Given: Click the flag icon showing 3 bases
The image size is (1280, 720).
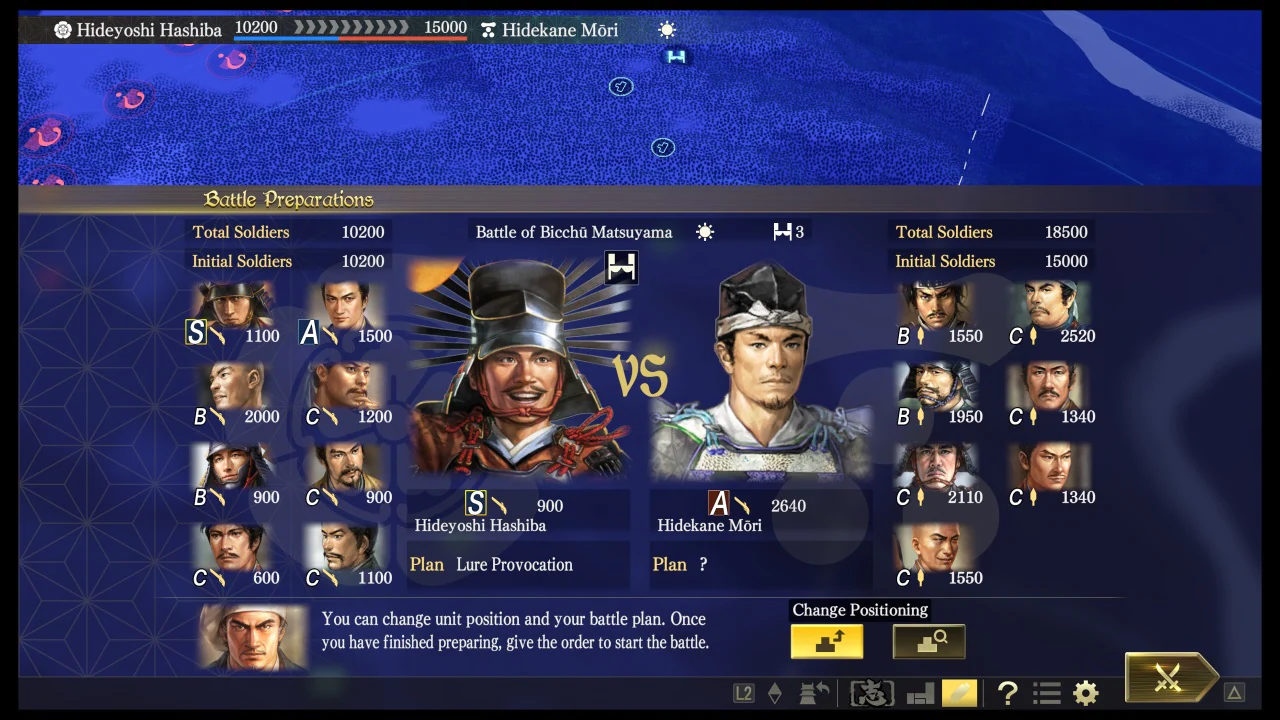Looking at the screenshot, I should point(788,232).
